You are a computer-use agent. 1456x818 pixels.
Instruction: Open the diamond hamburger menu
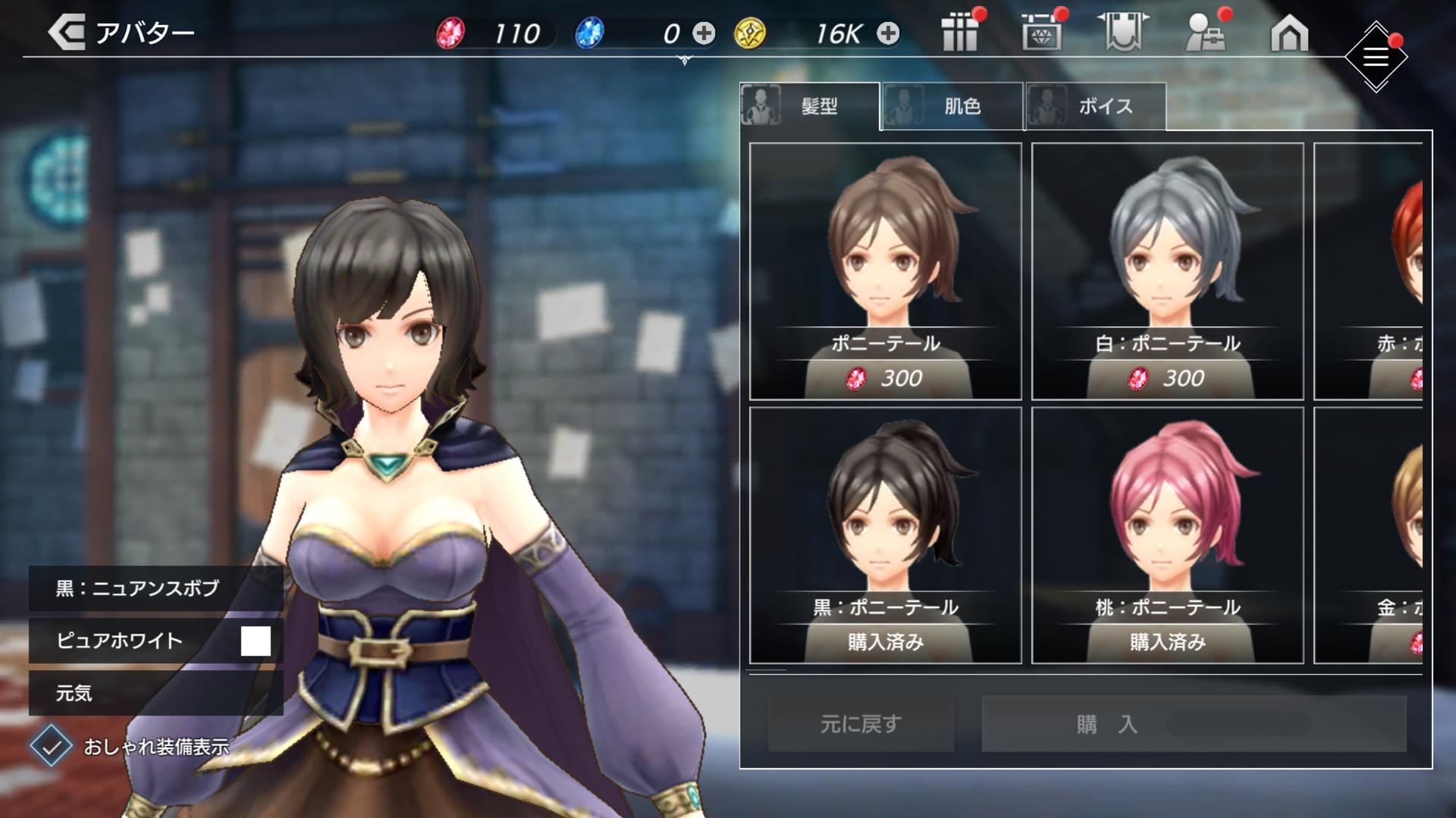1376,57
